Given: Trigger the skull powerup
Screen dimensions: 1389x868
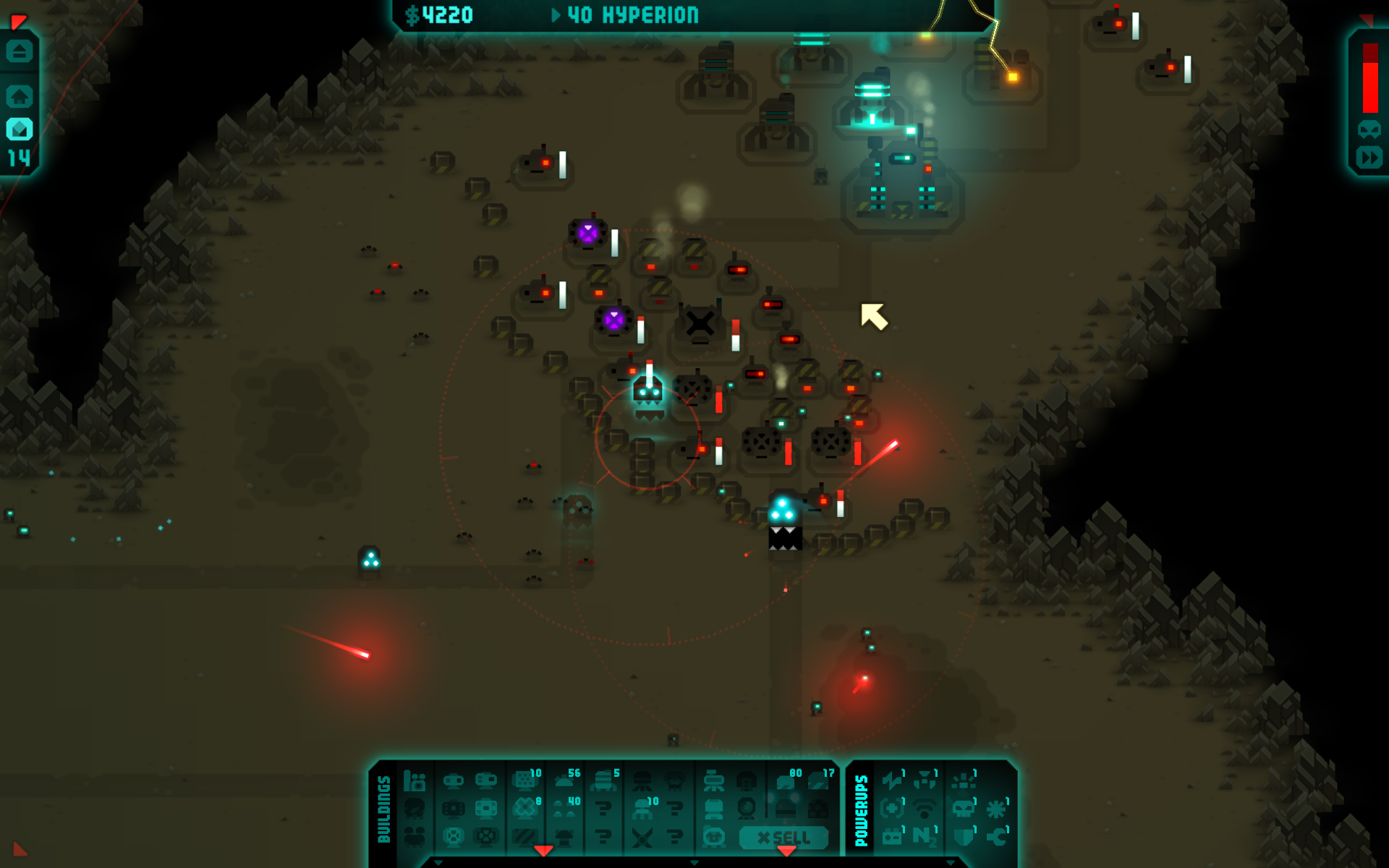Looking at the screenshot, I should (963, 808).
